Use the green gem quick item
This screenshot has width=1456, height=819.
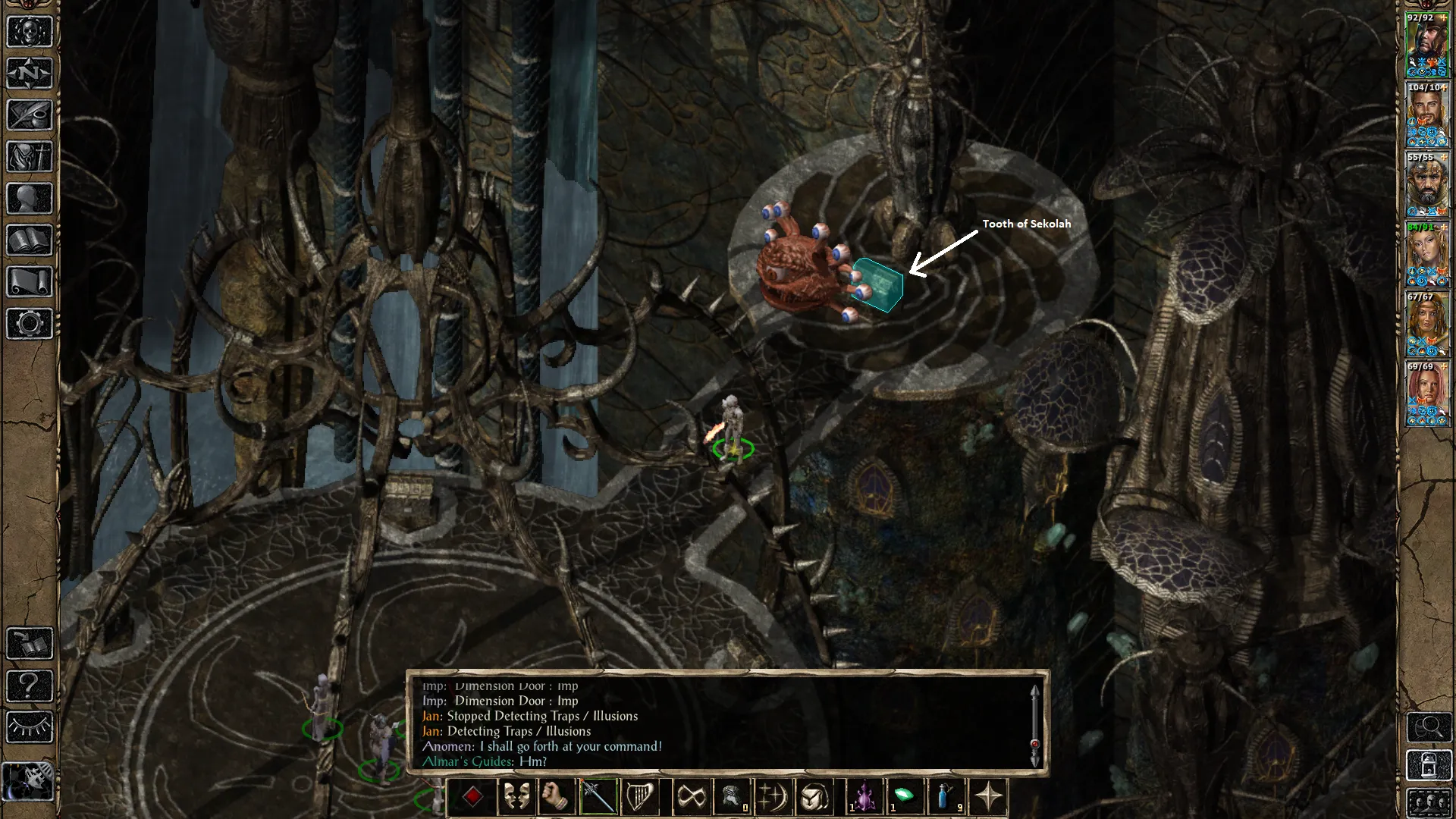(905, 797)
